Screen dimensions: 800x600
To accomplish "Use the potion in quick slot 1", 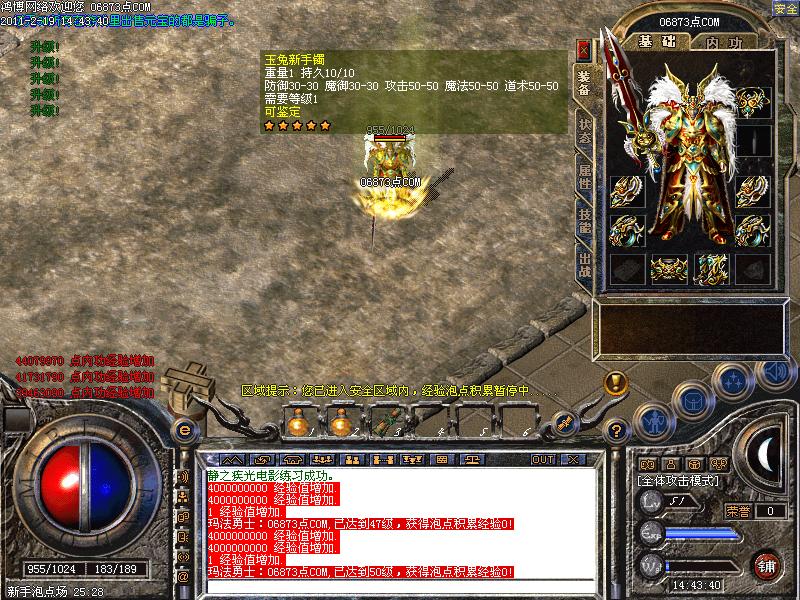I will [297, 424].
